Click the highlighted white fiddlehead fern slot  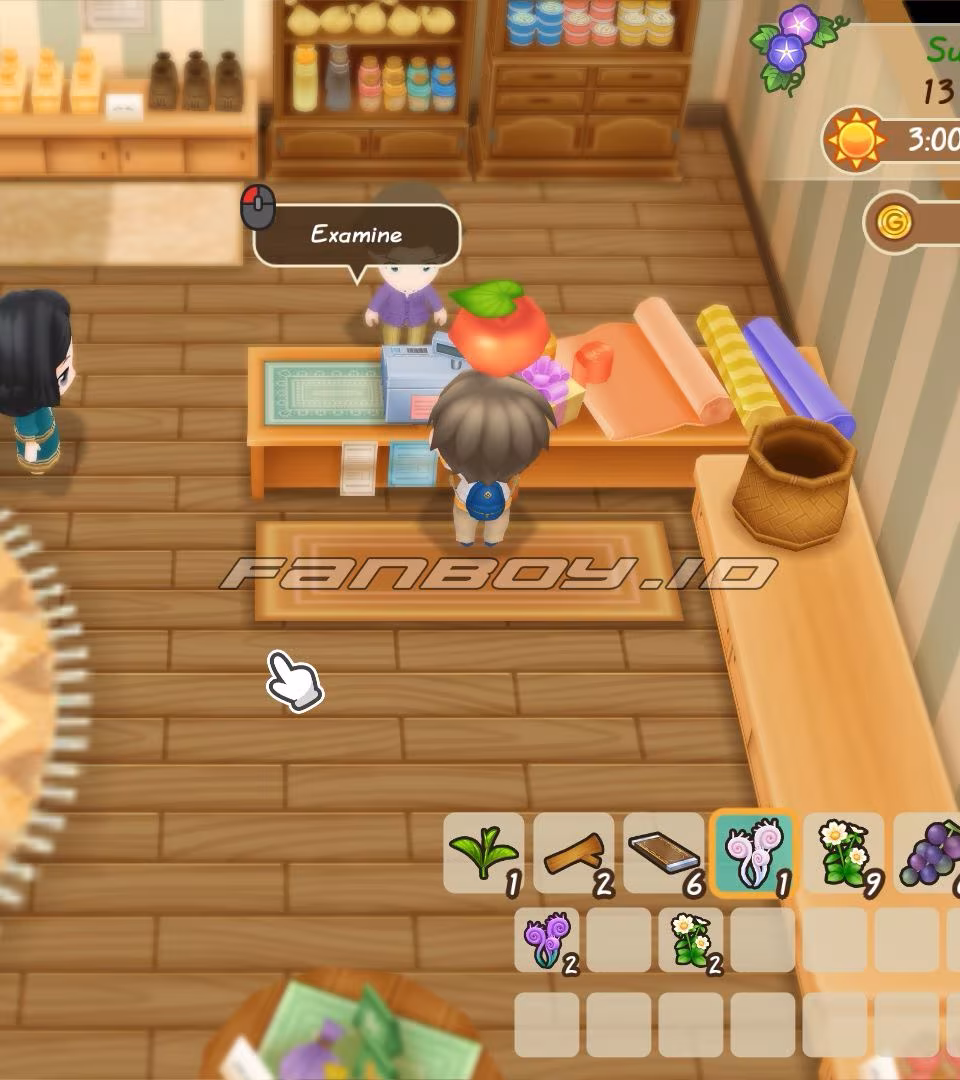752,853
